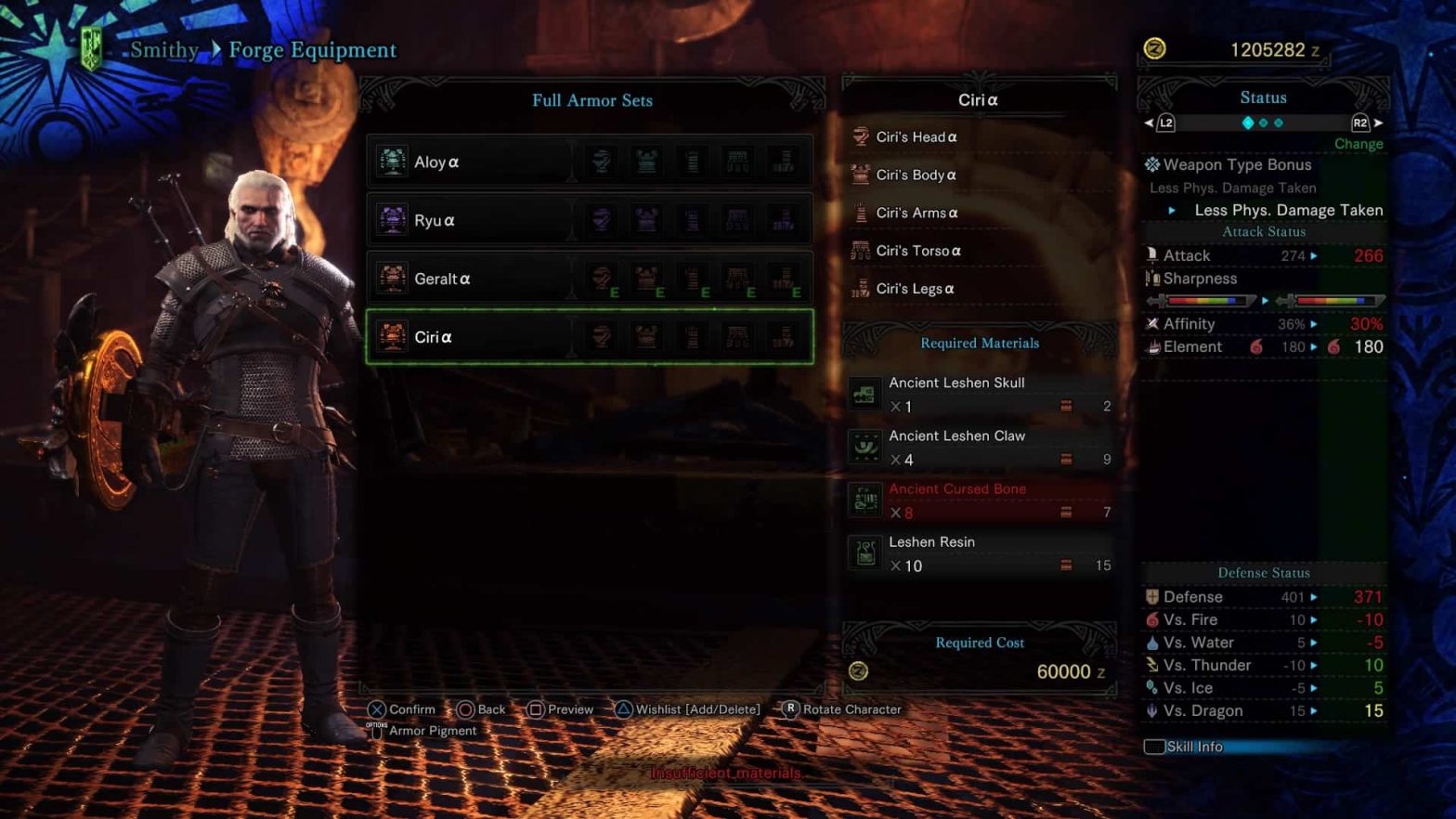Open Smithy from the breadcrumb
The image size is (1456, 819).
click(x=163, y=50)
